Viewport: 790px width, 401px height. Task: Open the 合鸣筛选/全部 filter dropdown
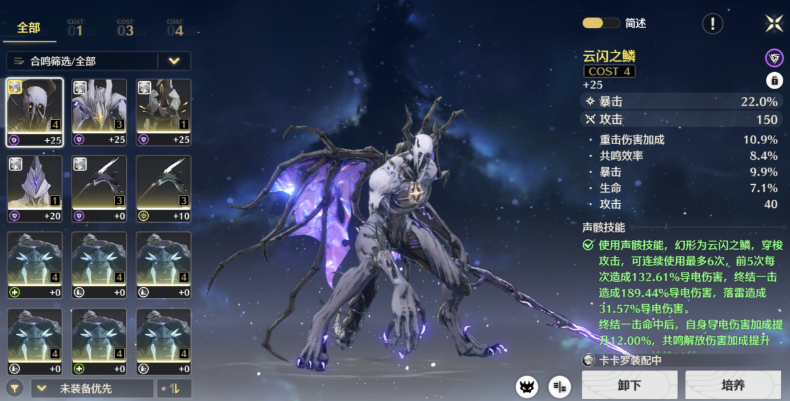(x=98, y=61)
